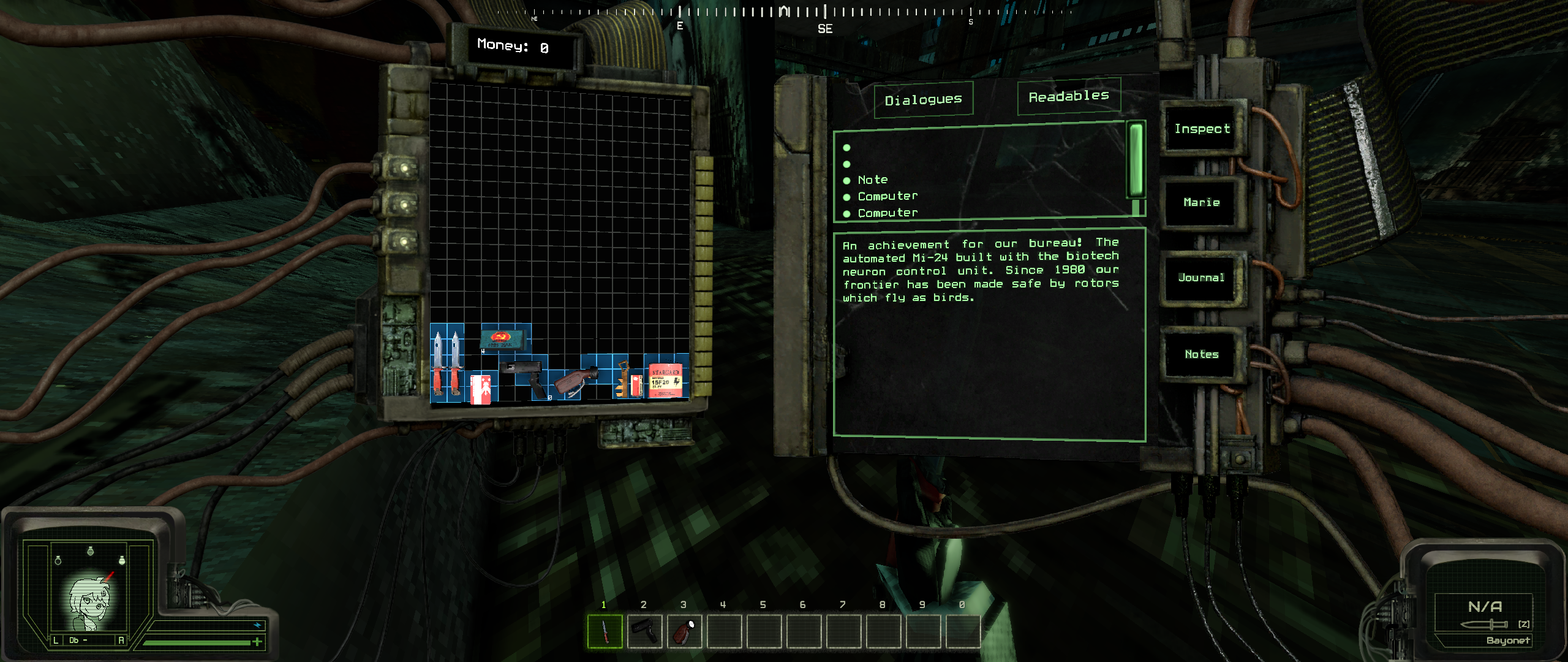Image resolution: width=1568 pixels, height=662 pixels.
Task: Select the brown flashlight in the inventory grid
Action: tap(575, 380)
